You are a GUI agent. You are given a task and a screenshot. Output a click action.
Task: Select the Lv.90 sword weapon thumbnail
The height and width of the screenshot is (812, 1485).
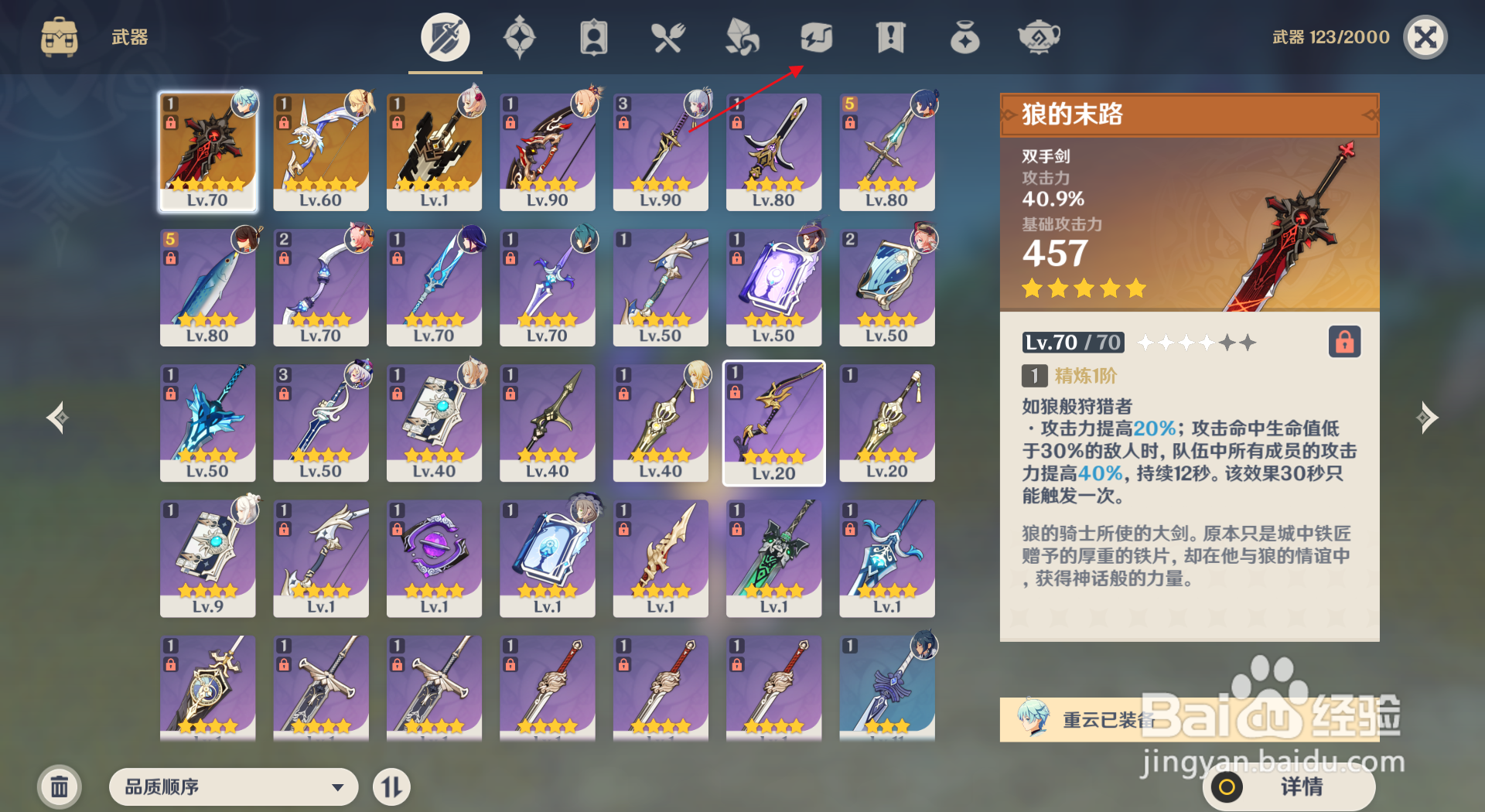[660, 151]
